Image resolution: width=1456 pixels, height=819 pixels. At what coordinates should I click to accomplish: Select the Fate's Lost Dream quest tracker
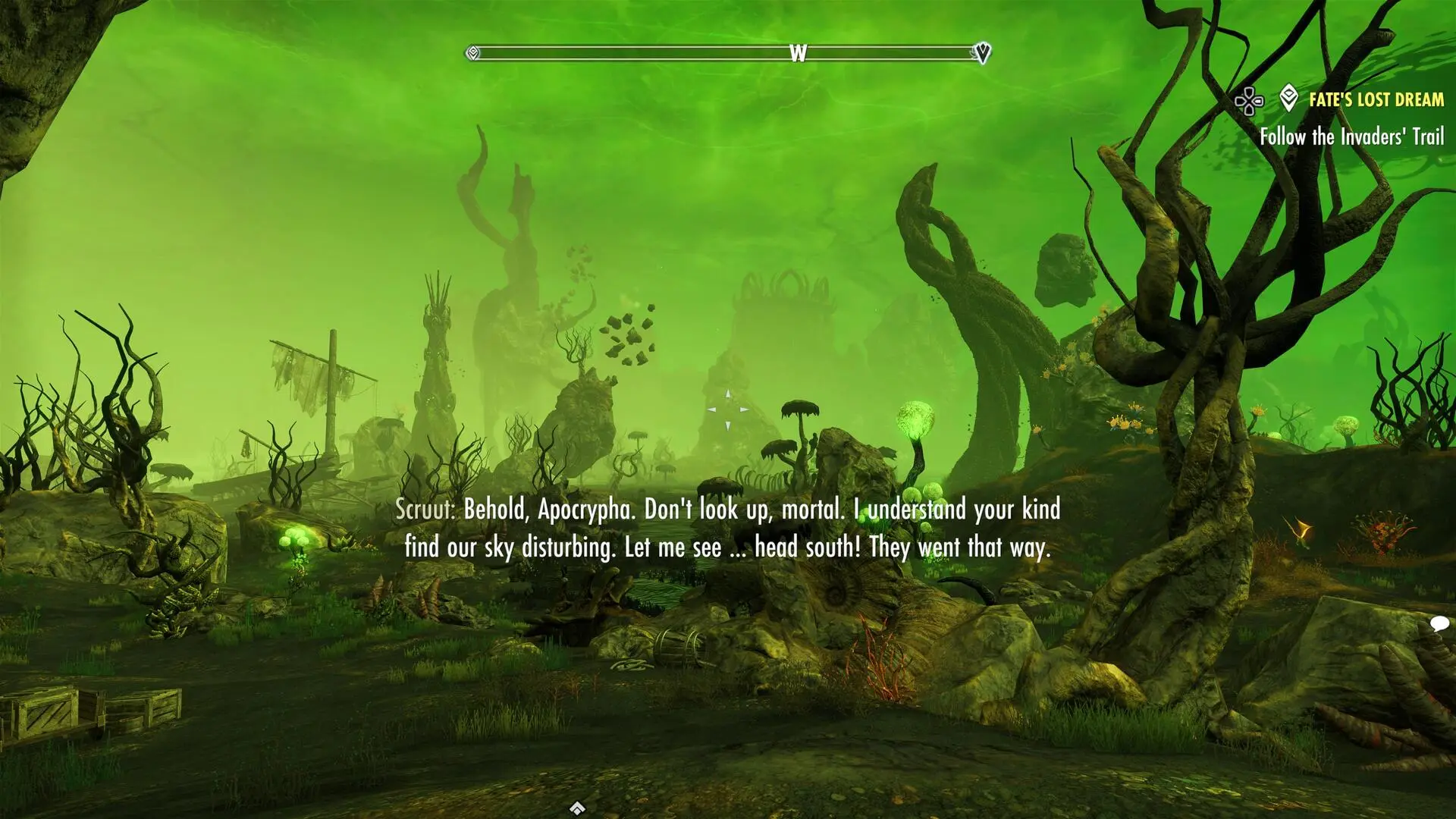click(1376, 99)
